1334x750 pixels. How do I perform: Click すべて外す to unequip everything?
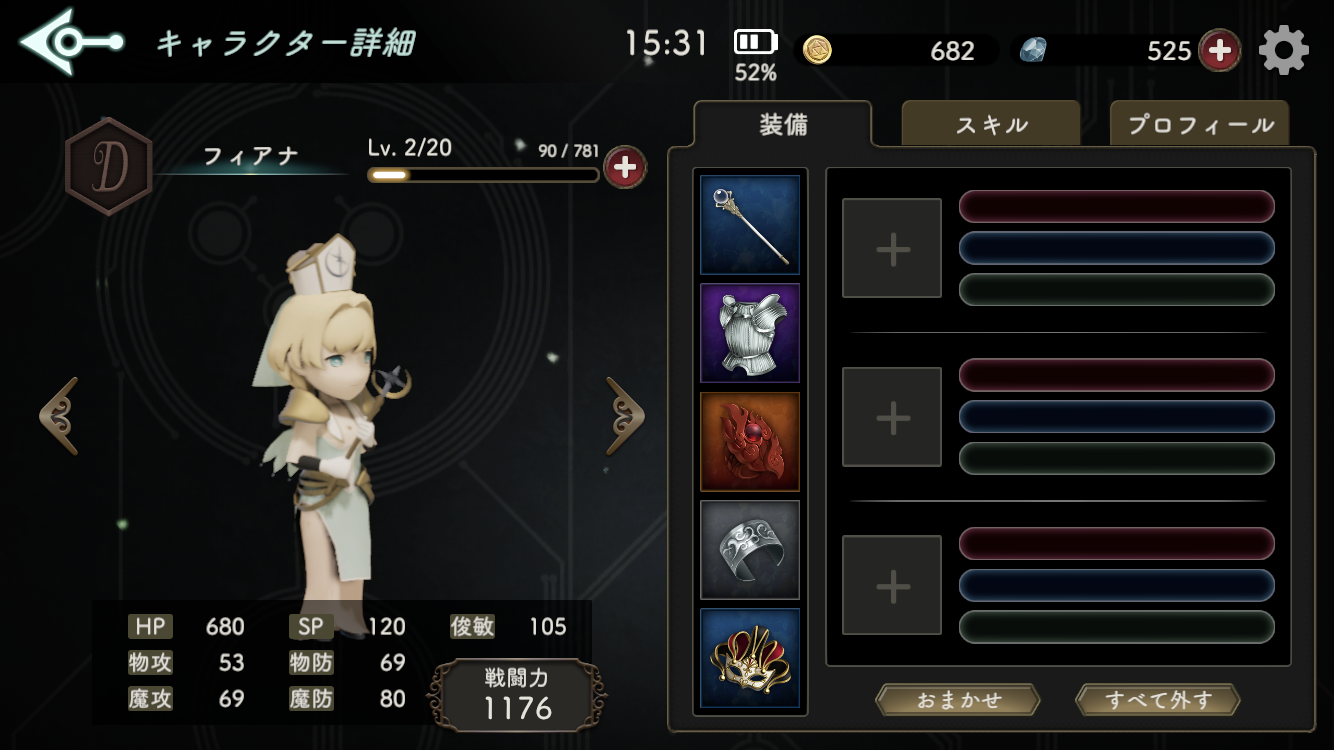point(1157,700)
